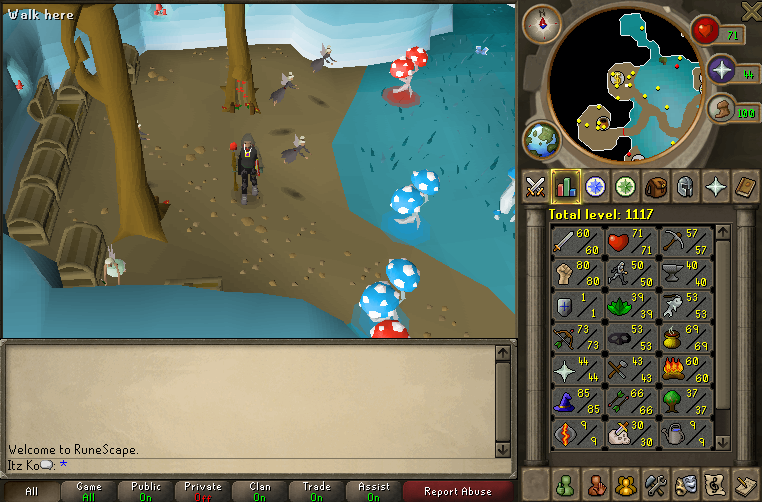Screen dimensions: 762x502
Task: Click the compass to face north
Action: click(542, 22)
